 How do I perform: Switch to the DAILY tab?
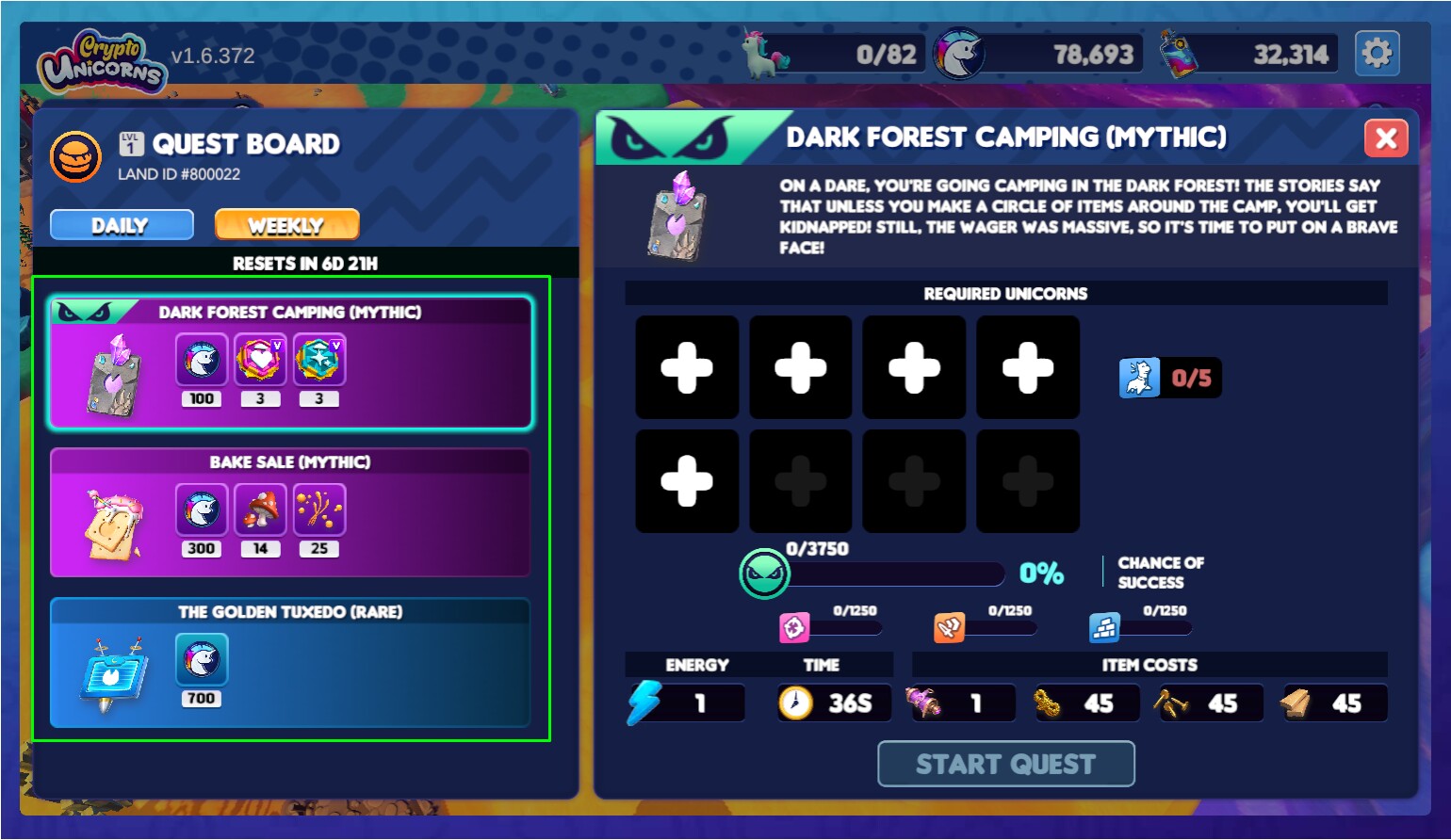pos(121,224)
